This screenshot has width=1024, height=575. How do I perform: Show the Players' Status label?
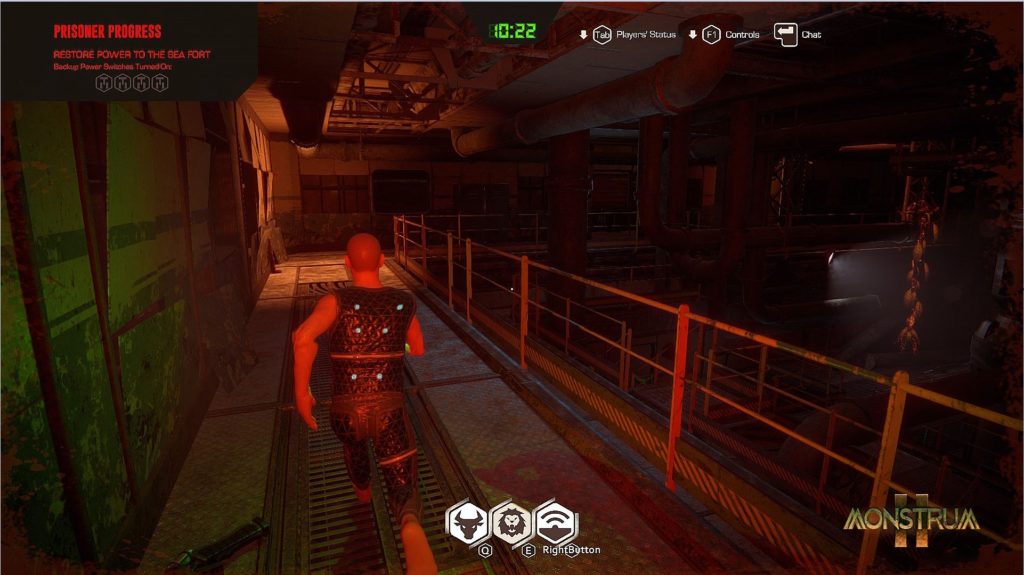(648, 34)
